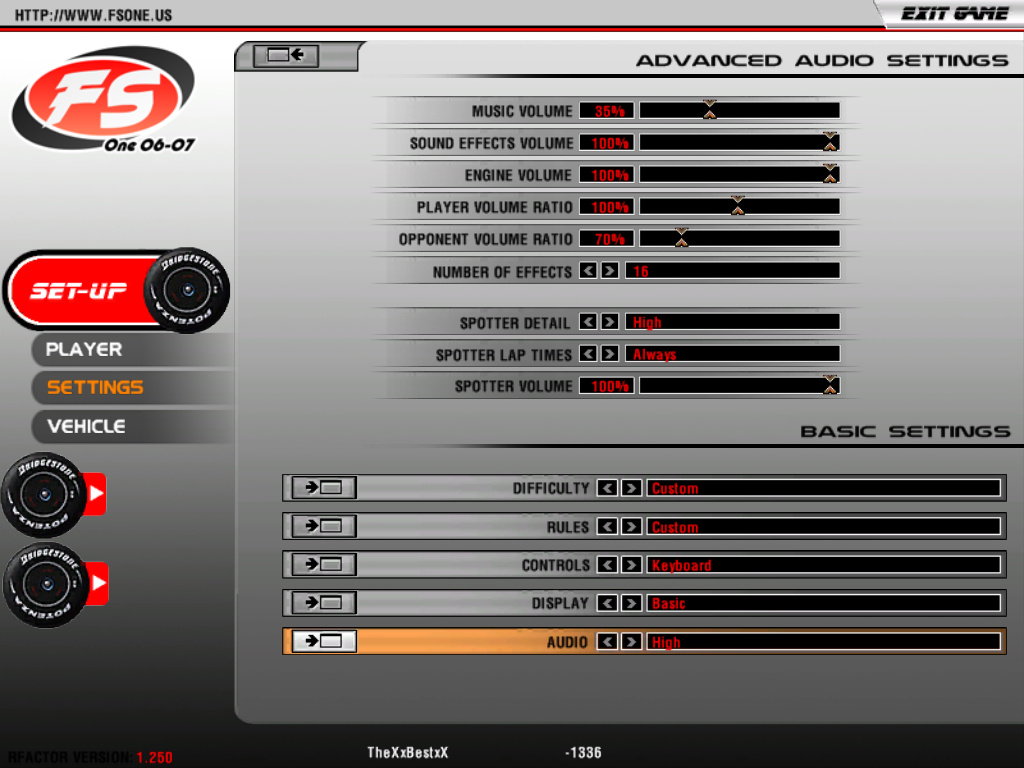1024x768 pixels.
Task: Click the red Set-Up button
Action: (80, 291)
